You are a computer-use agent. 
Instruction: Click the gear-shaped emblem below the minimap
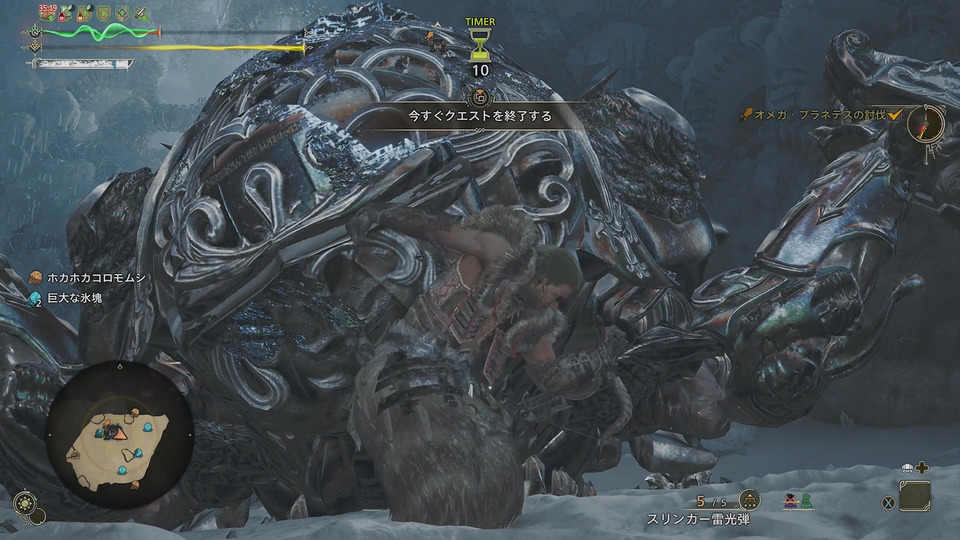(27, 501)
